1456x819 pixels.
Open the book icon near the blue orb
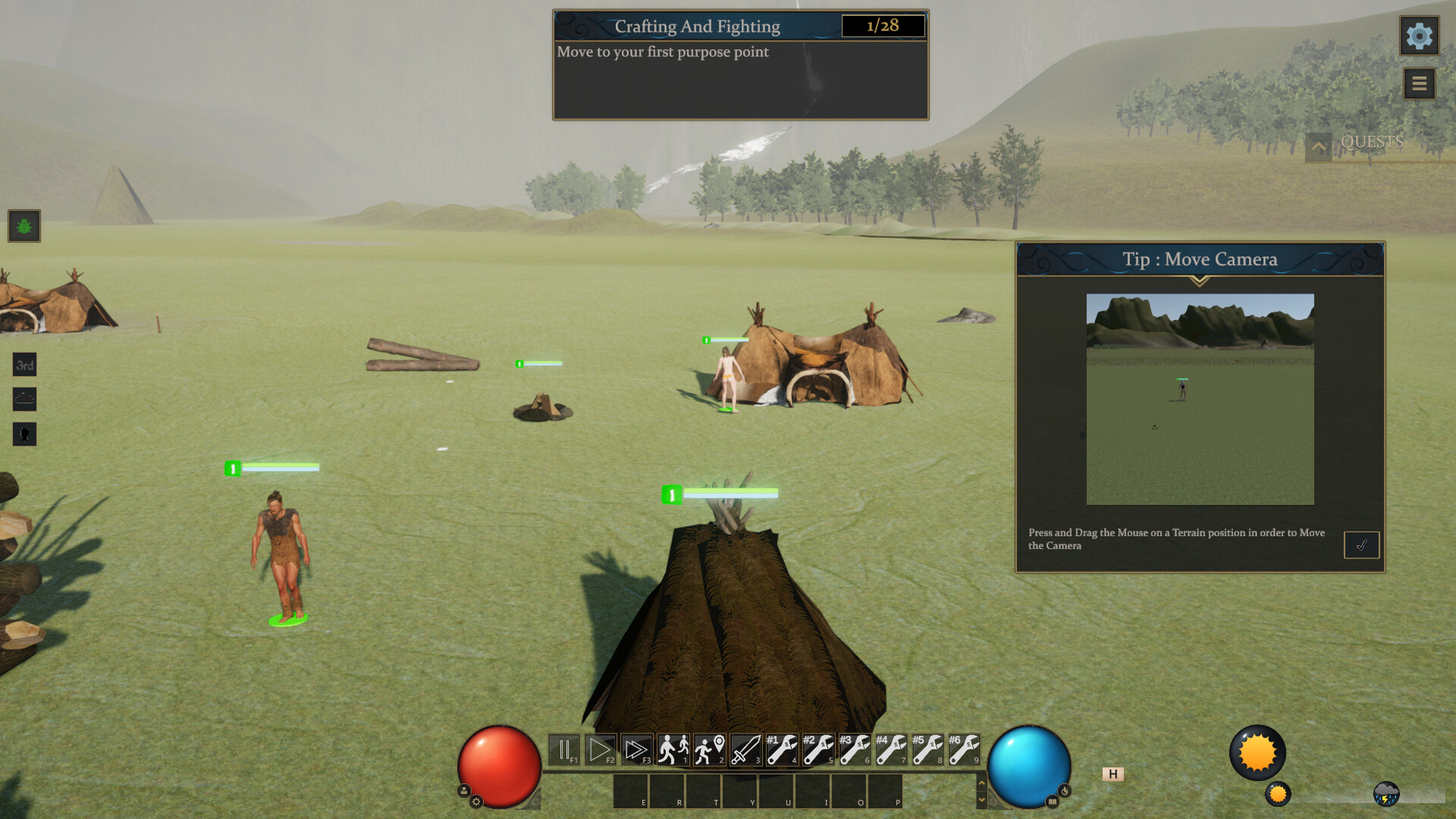[x=1053, y=804]
